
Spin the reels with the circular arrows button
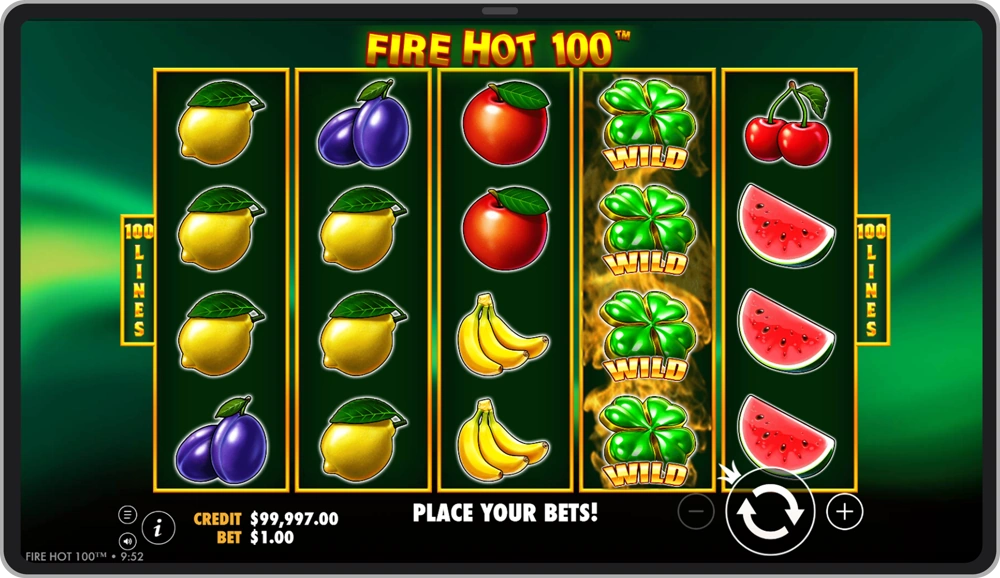pos(769,512)
